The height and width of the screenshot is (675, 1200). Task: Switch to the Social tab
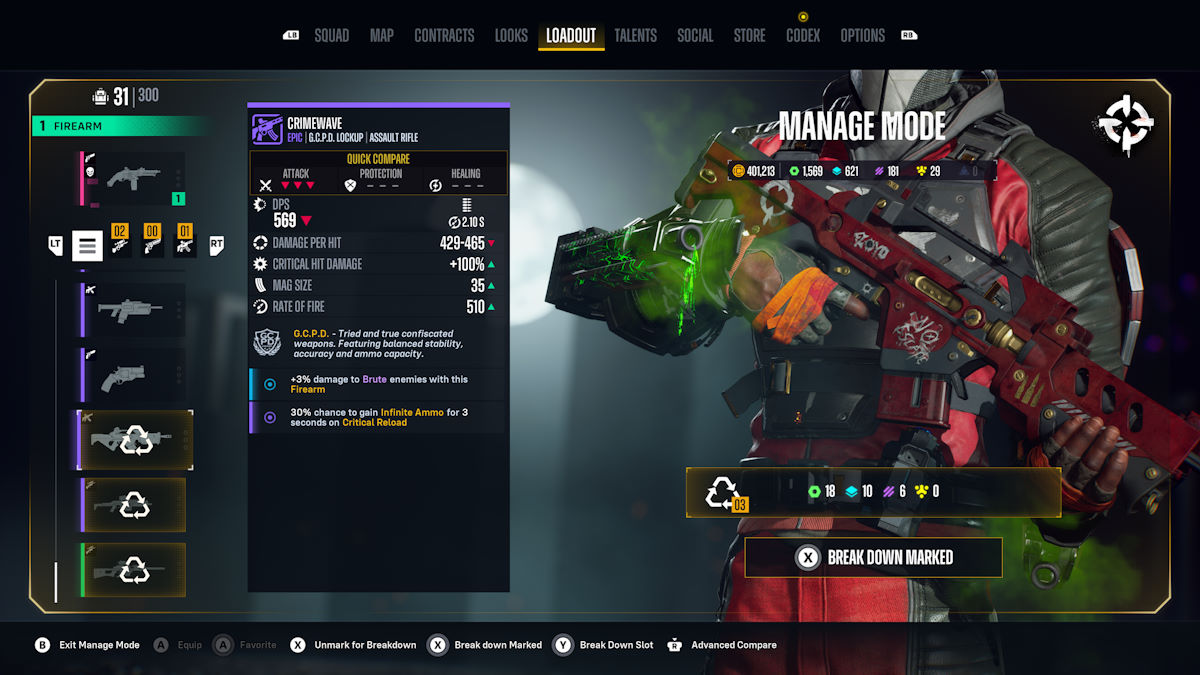(x=695, y=35)
